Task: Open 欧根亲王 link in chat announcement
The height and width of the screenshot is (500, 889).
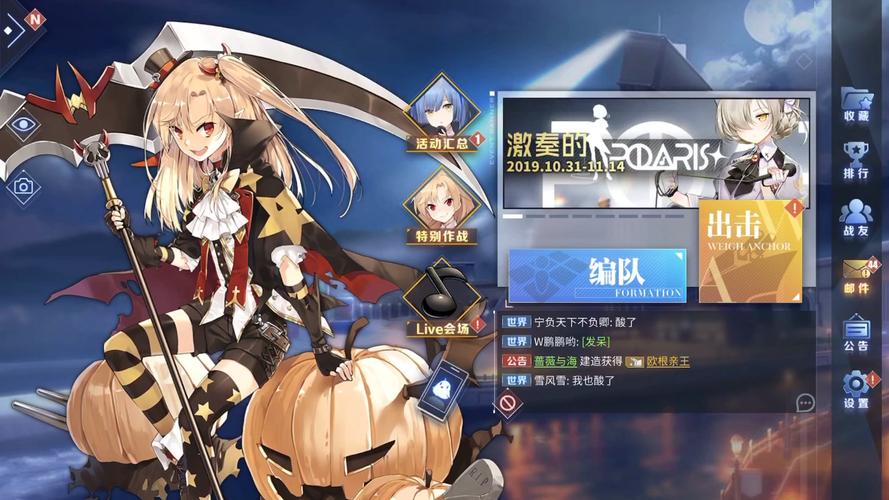Action: pyautogui.click(x=667, y=361)
